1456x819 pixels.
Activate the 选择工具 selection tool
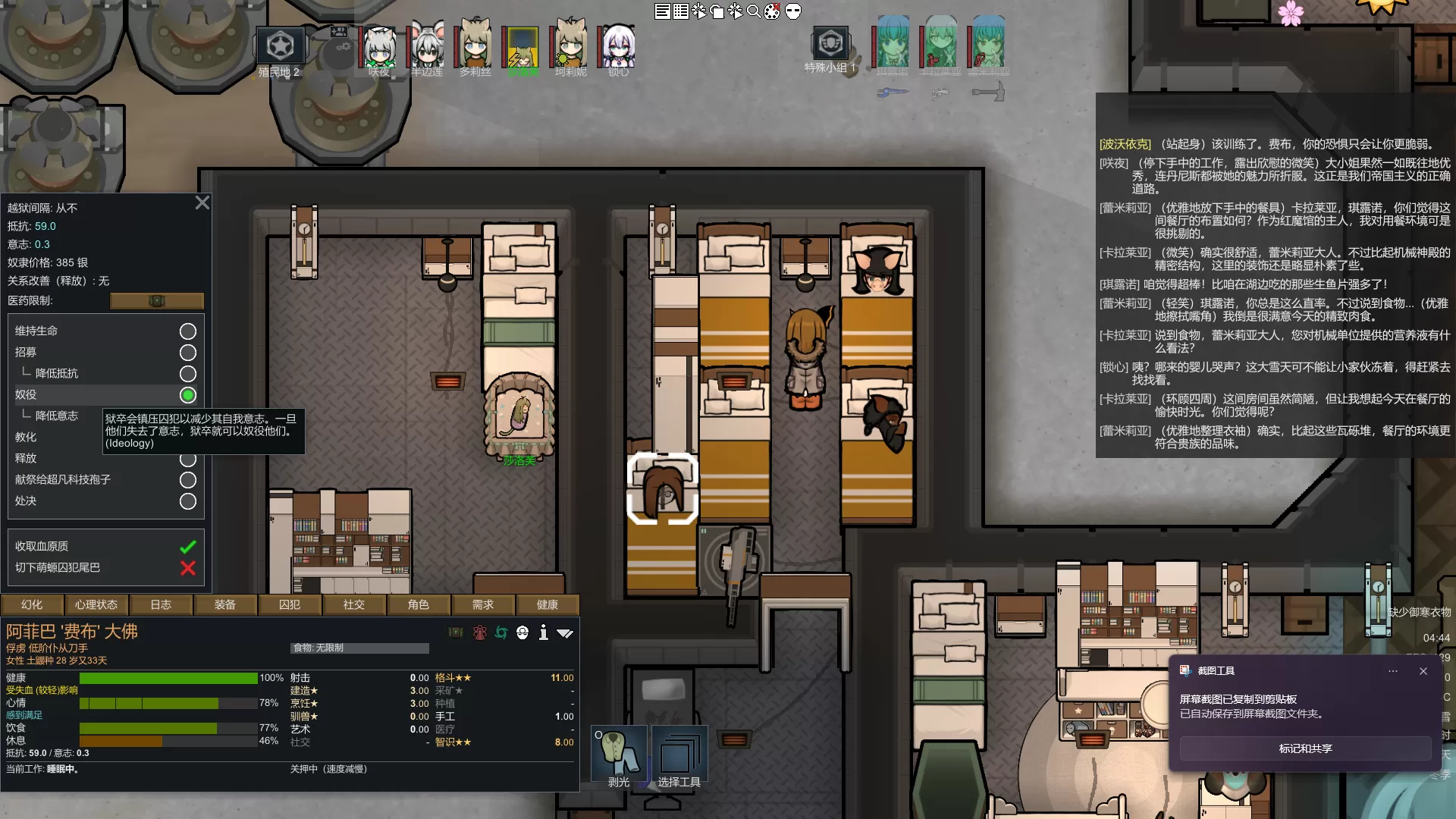(x=679, y=755)
